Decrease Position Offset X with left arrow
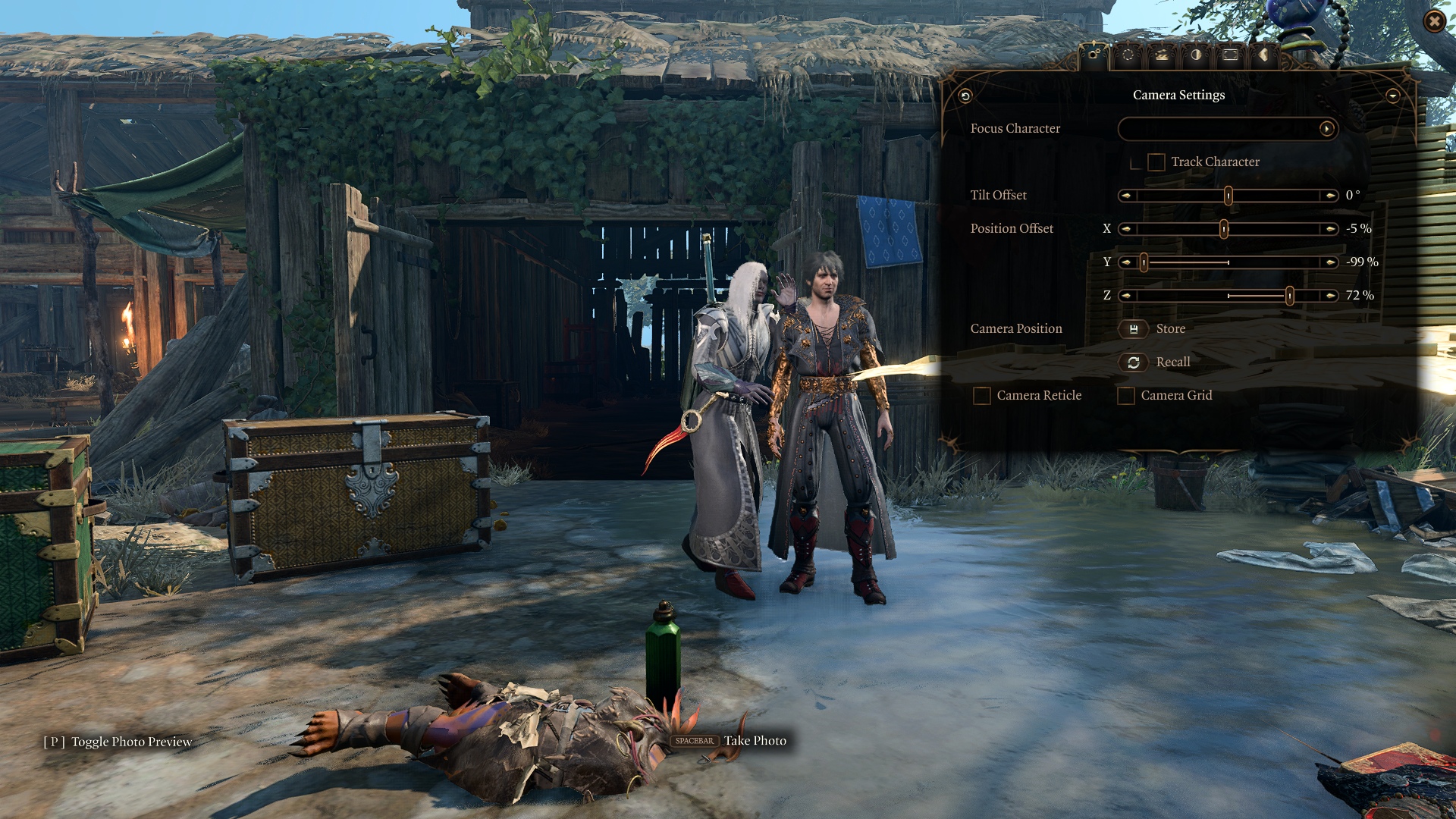1456x819 pixels. click(x=1127, y=229)
